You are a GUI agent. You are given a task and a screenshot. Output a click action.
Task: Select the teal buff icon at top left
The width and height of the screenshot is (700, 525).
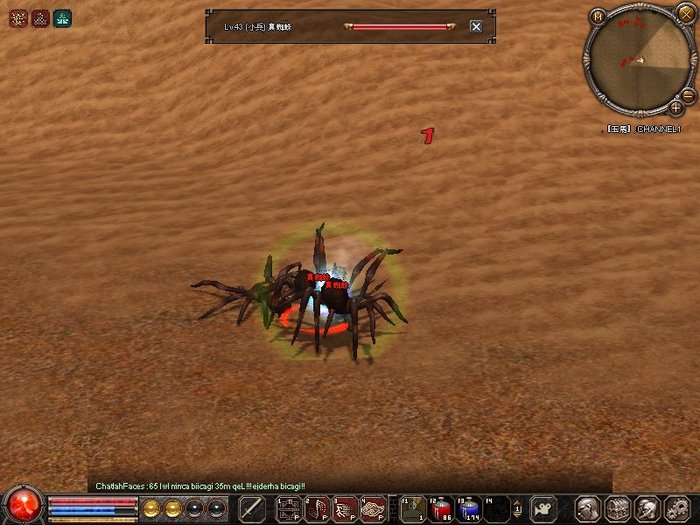click(x=62, y=18)
